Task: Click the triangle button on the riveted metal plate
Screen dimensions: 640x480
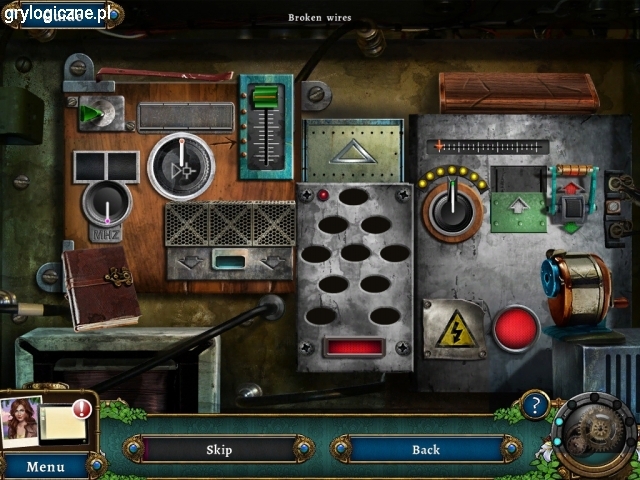Action: click(352, 151)
